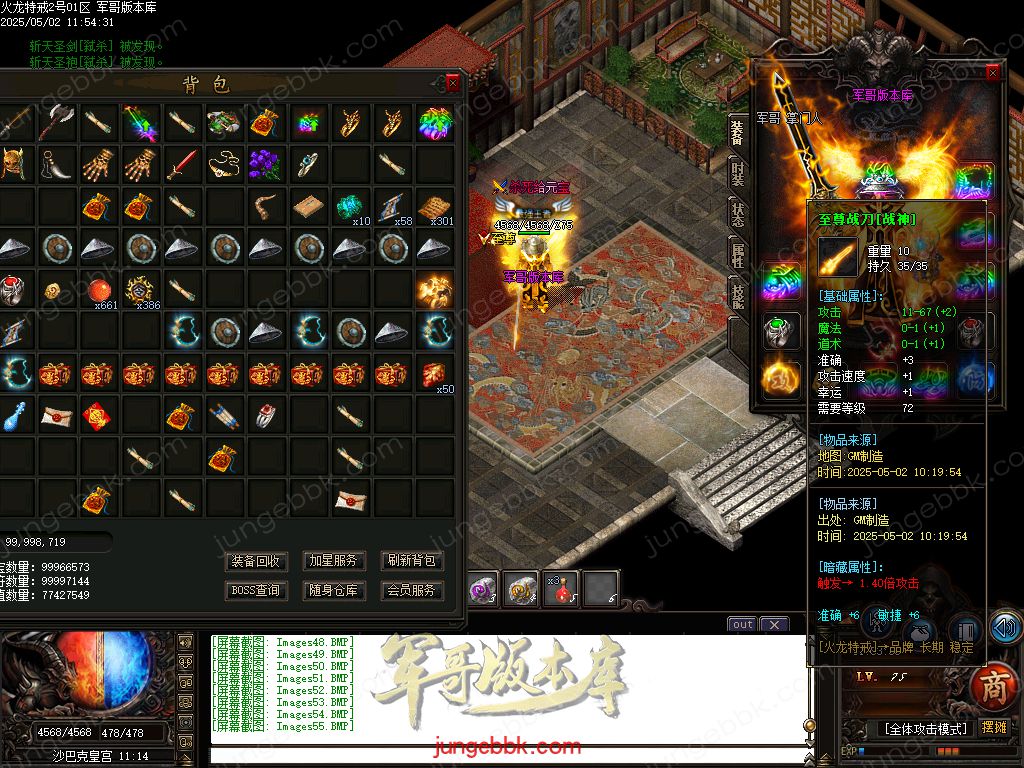Click the 摆摊 stall button
Viewport: 1024px width, 768px height.
pyautogui.click(x=994, y=728)
